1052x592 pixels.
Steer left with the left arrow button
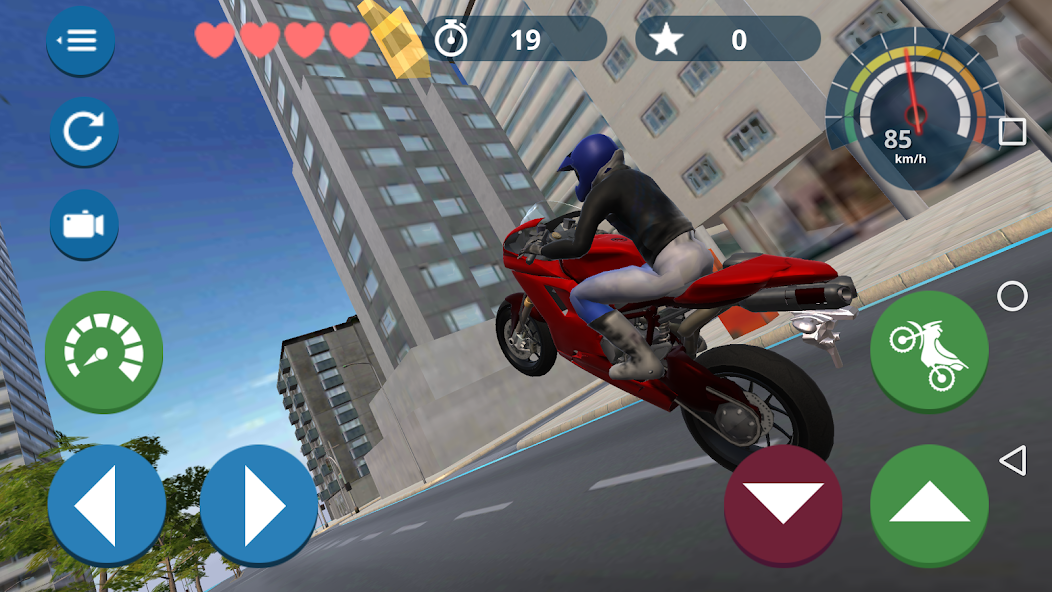tap(106, 505)
